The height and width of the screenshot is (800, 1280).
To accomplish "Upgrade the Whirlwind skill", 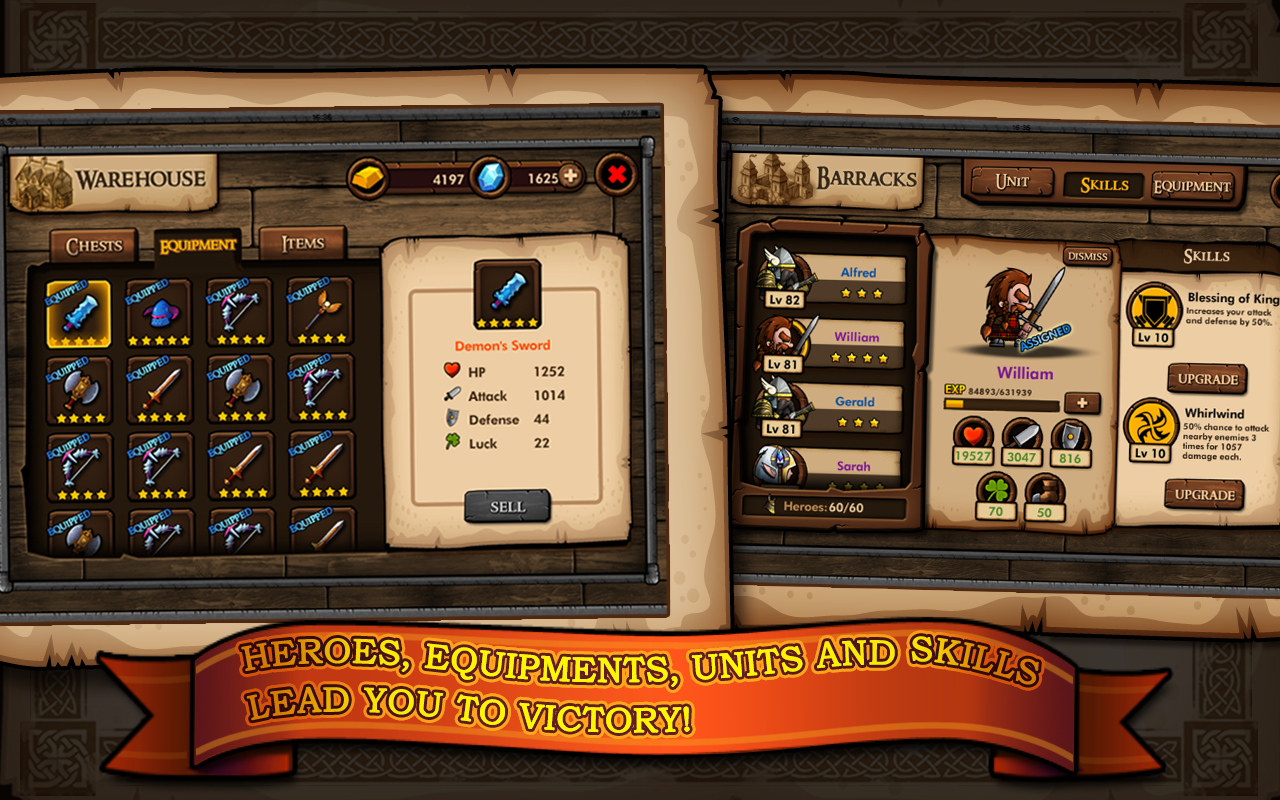I will [x=1205, y=494].
